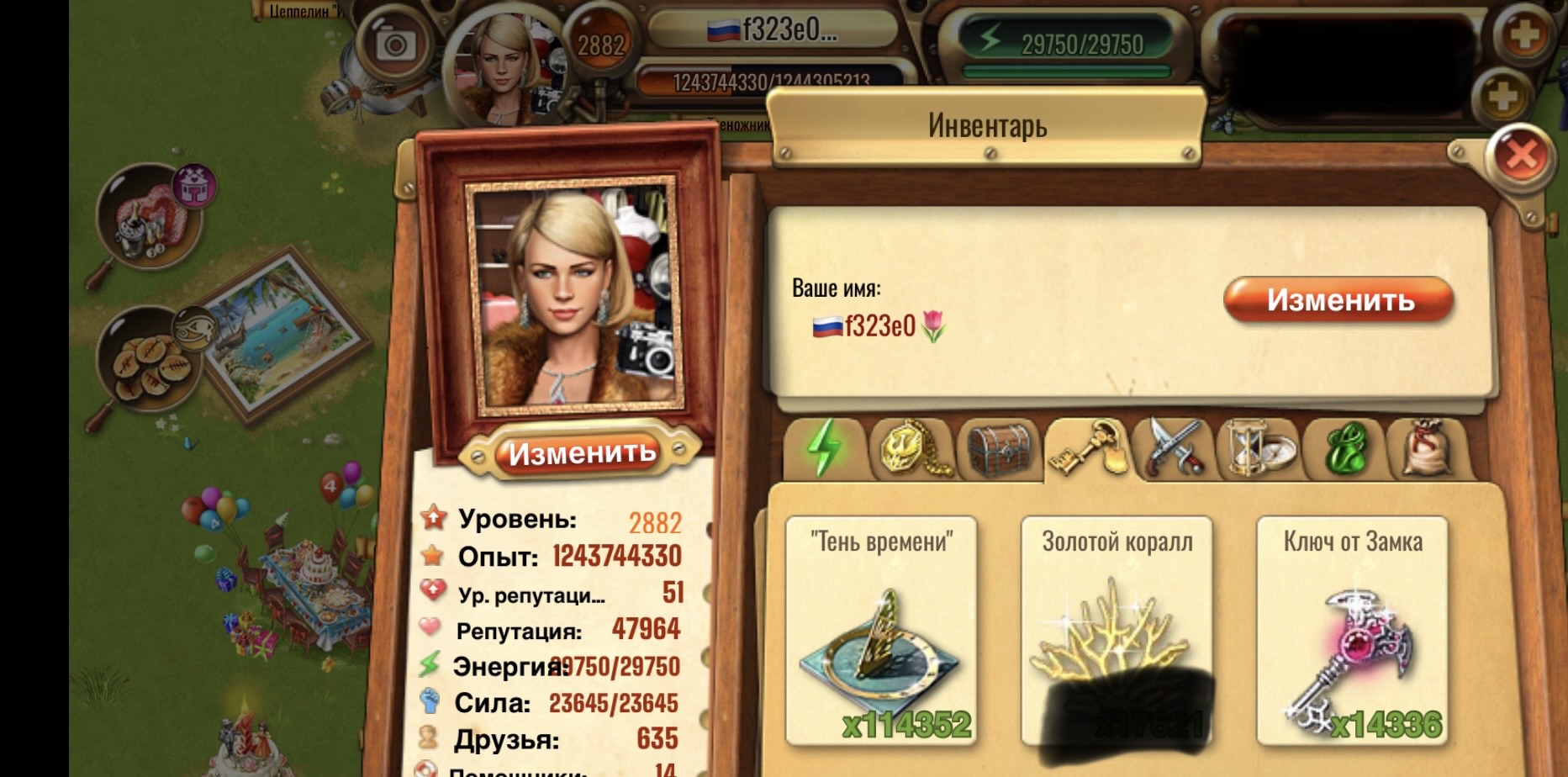Open the hourglass and compass tab

(x=1261, y=449)
